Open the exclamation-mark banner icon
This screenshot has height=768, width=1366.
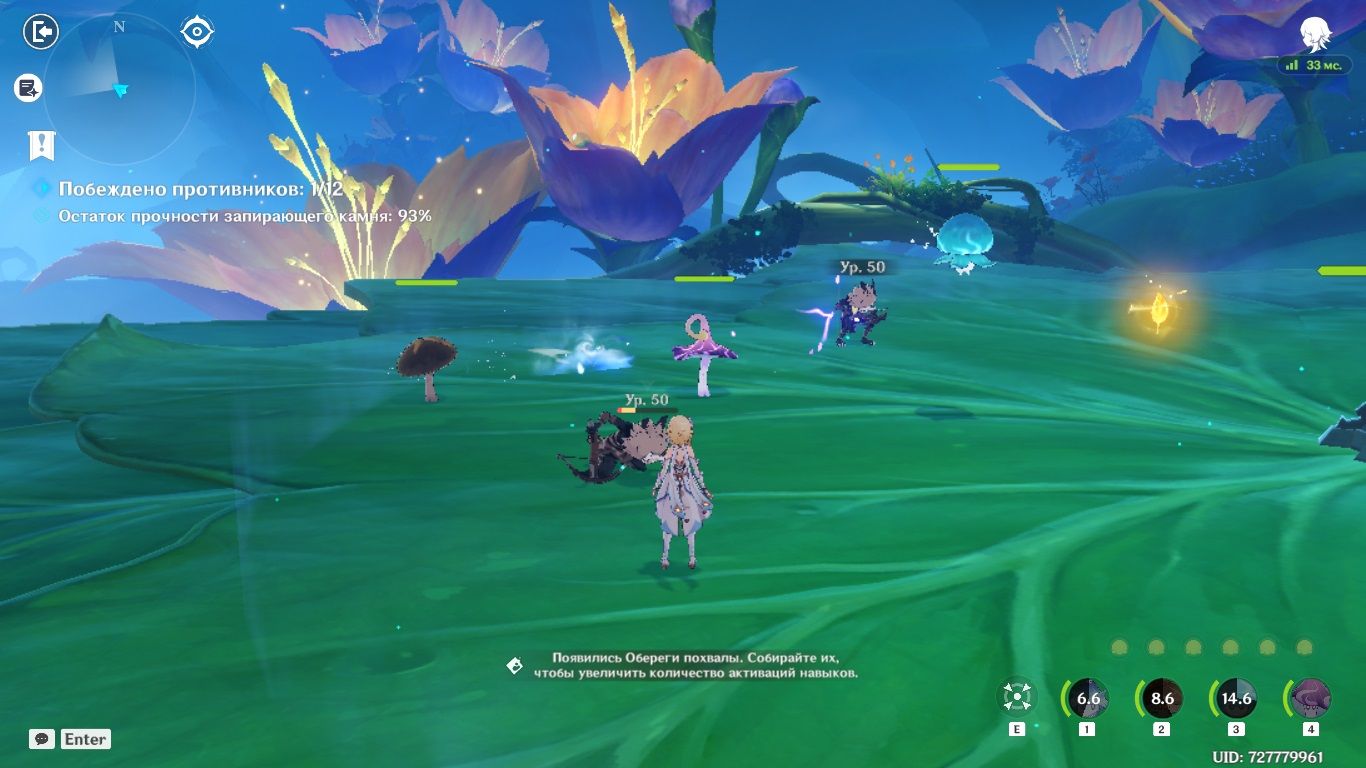(41, 145)
